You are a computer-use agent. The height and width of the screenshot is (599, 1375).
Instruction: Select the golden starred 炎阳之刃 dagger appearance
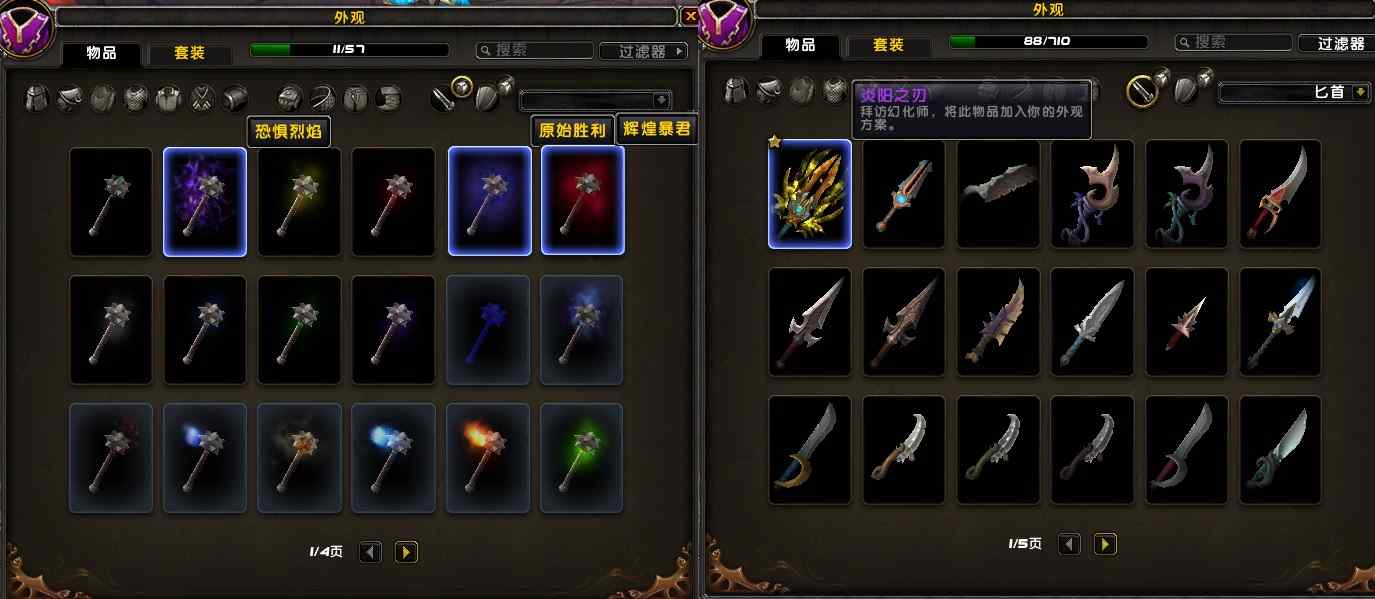click(809, 194)
